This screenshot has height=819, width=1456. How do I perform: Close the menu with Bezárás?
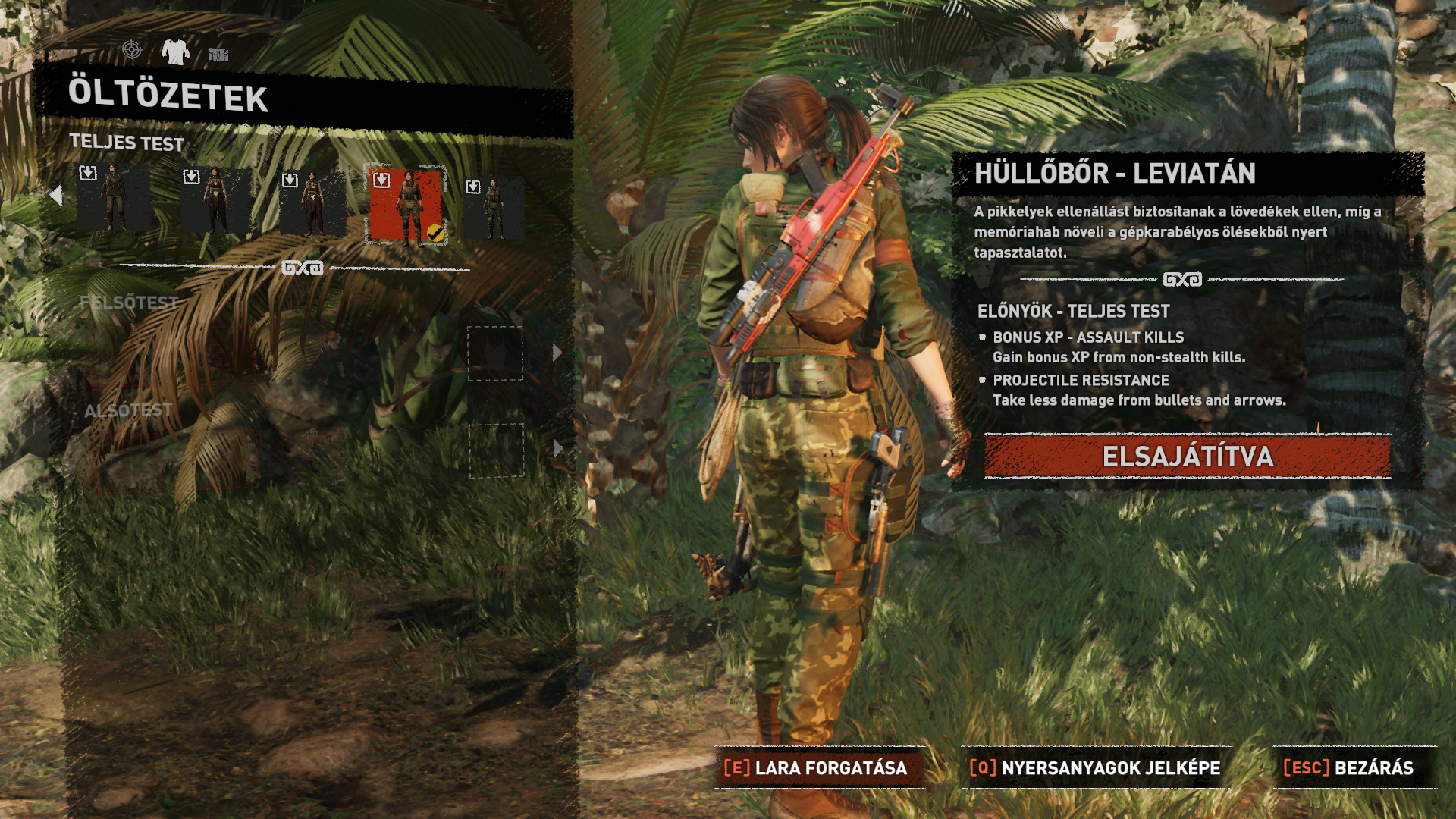[x=1350, y=768]
